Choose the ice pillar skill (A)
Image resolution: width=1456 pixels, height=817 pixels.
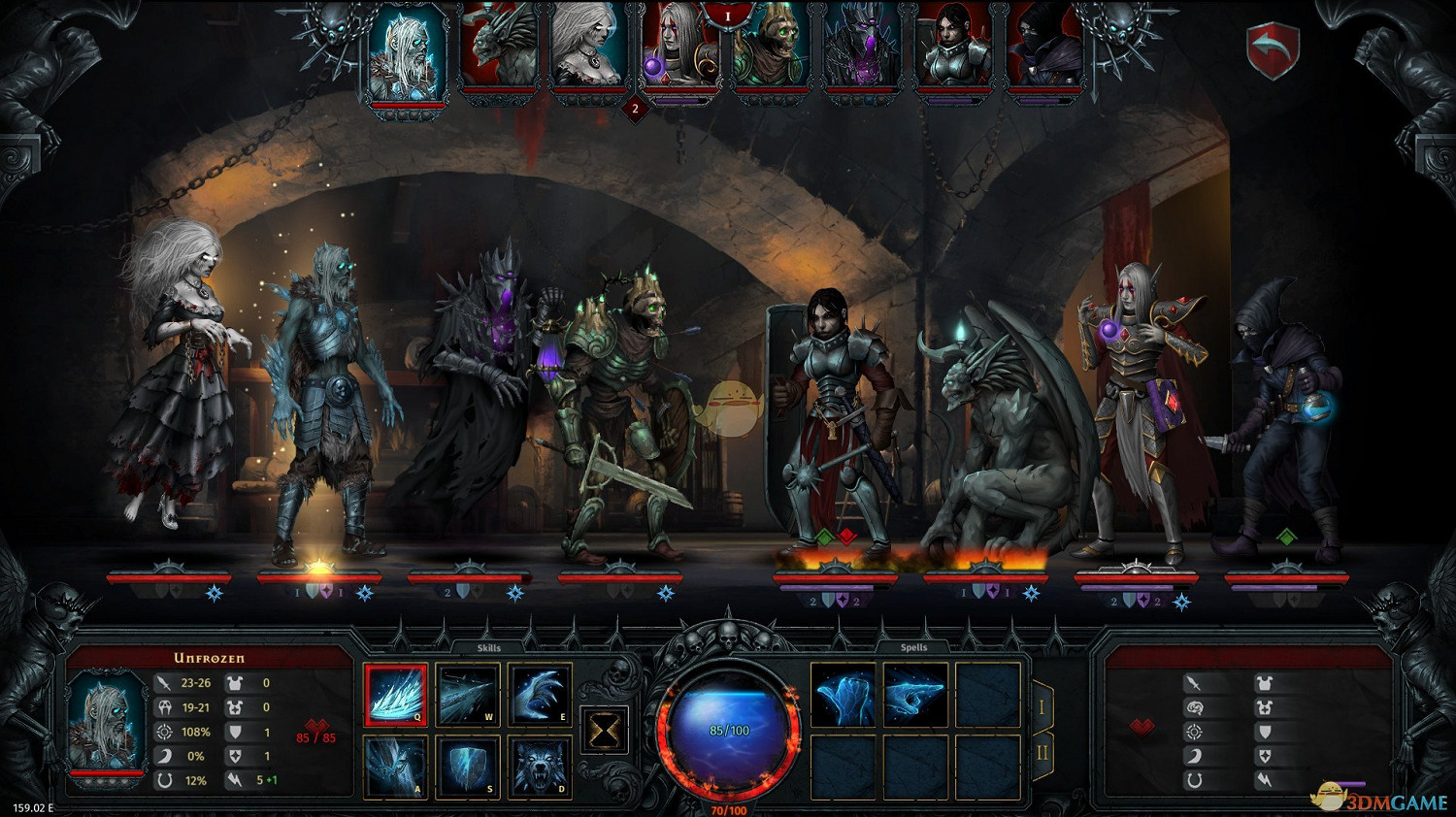(x=396, y=767)
